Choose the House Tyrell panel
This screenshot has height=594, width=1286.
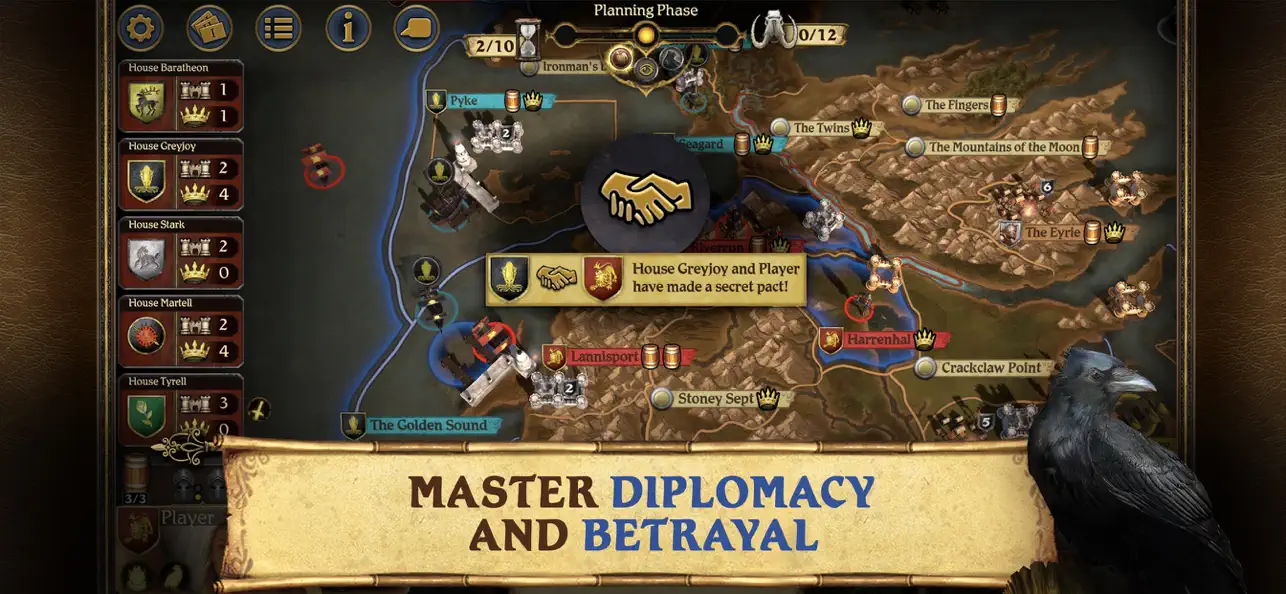[x=180, y=409]
